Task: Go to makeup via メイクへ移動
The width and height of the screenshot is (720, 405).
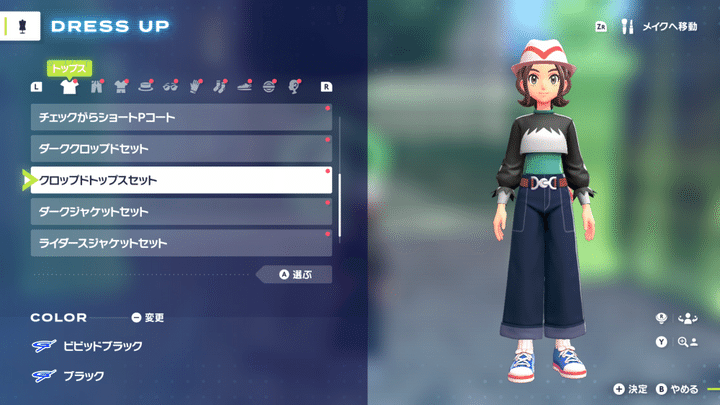Action: pyautogui.click(x=660, y=27)
